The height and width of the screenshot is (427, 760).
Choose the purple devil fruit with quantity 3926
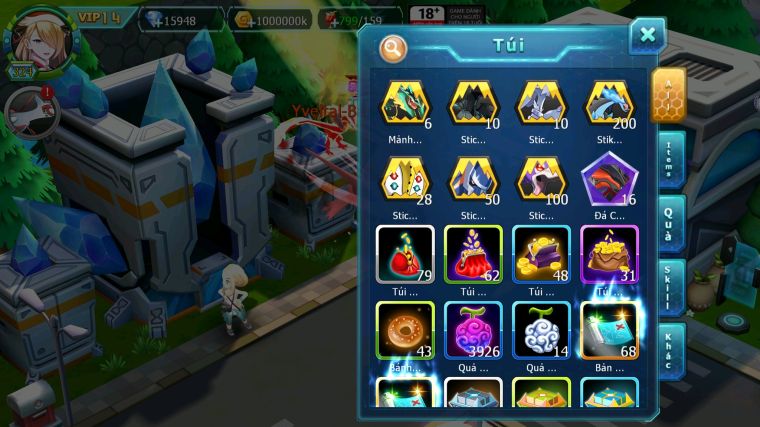pos(472,330)
